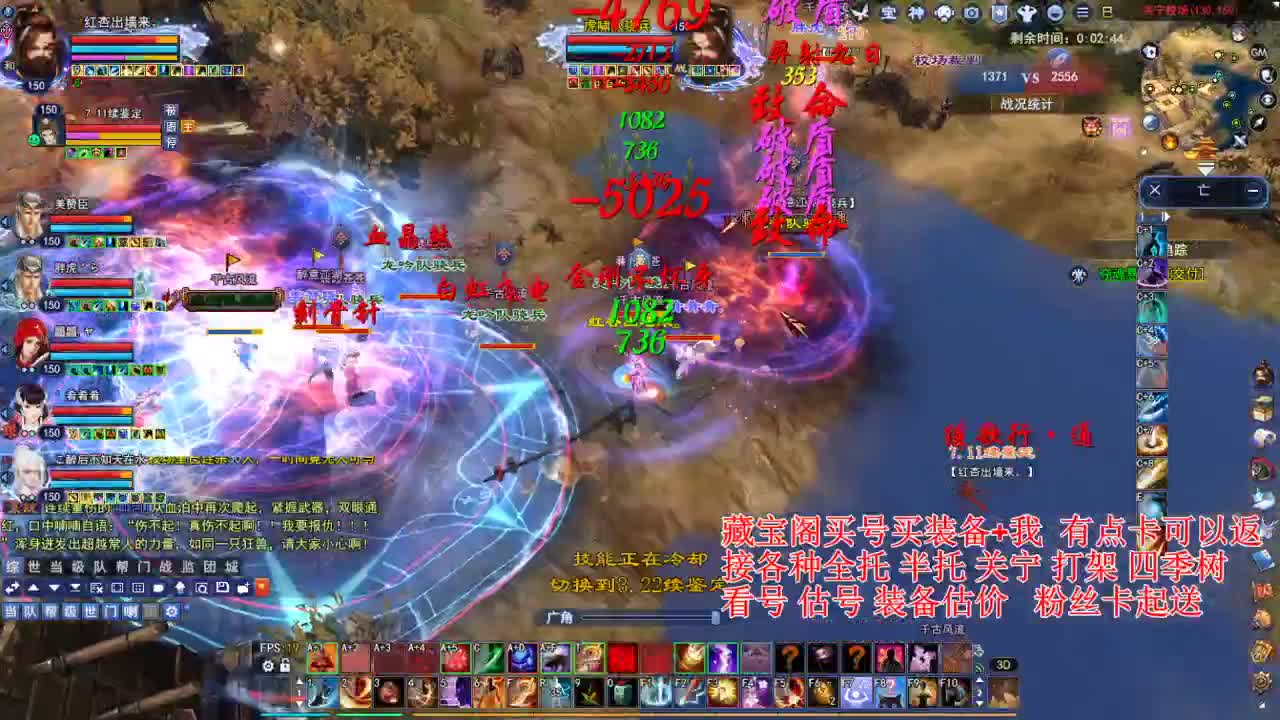
Task: Open the shield emblem icon in the top bar
Action: pos(999,11)
